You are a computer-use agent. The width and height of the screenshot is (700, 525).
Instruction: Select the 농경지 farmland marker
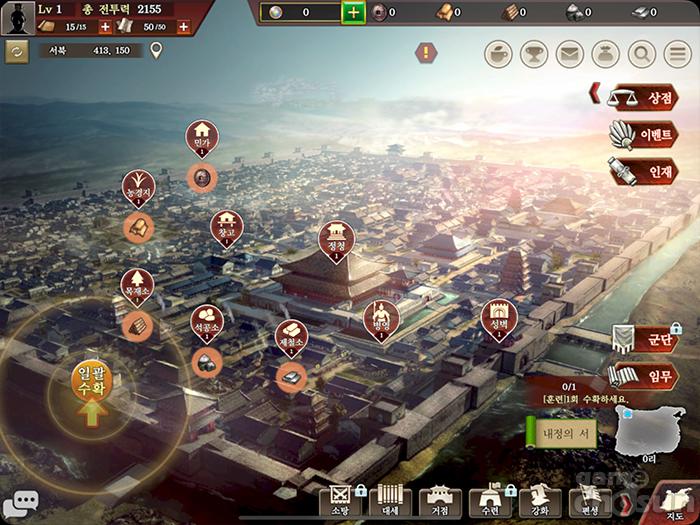(x=138, y=187)
